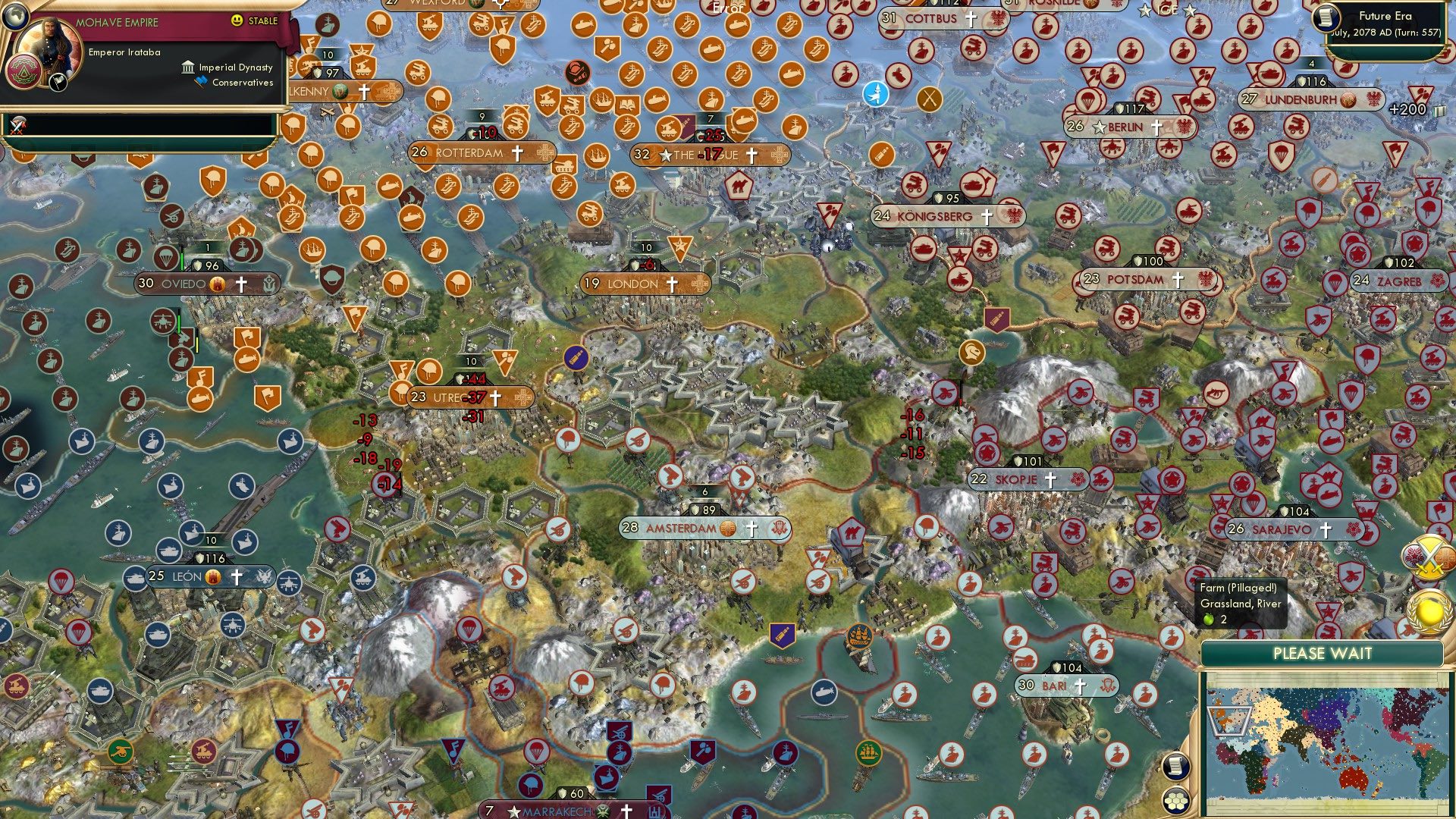Image resolution: width=1456 pixels, height=819 pixels.
Task: Click a location on the world minimap
Action: [1327, 743]
